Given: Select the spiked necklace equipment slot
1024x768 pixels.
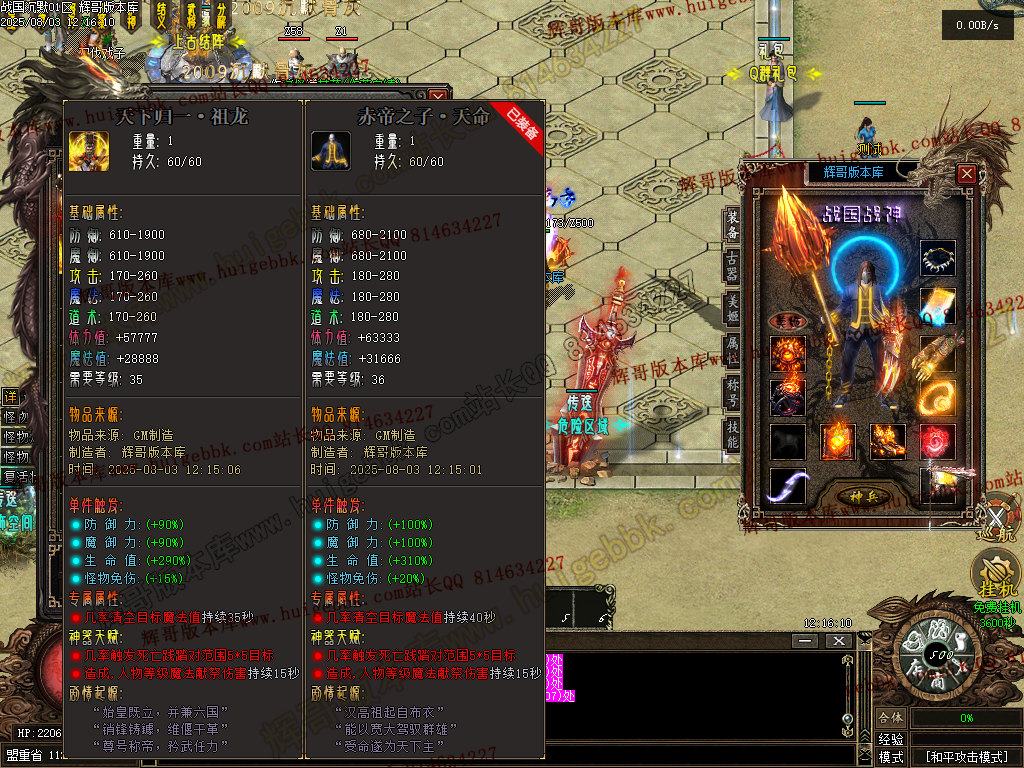Looking at the screenshot, I should pyautogui.click(x=937, y=257).
